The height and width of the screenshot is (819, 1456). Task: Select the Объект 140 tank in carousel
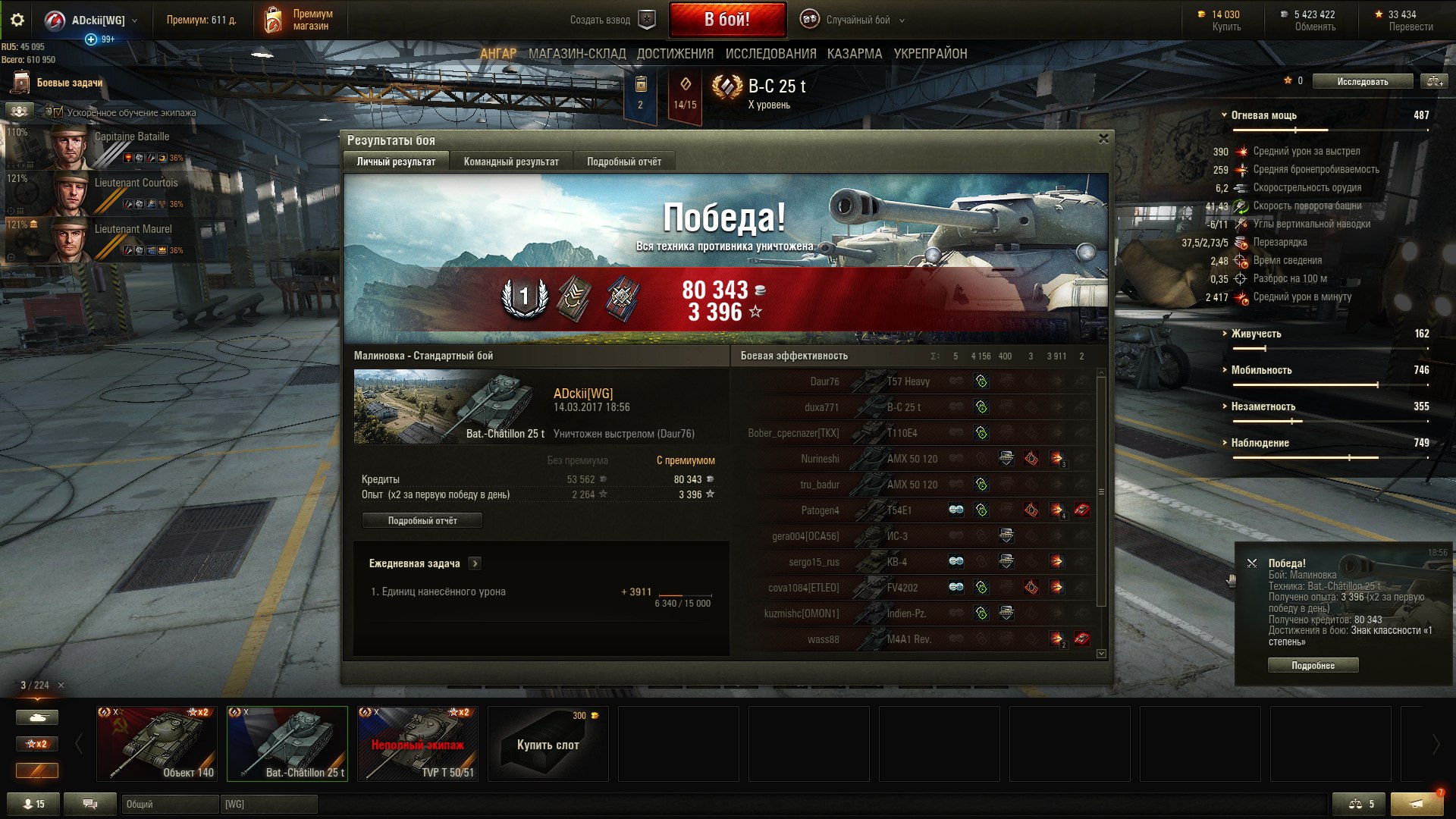pos(157,743)
